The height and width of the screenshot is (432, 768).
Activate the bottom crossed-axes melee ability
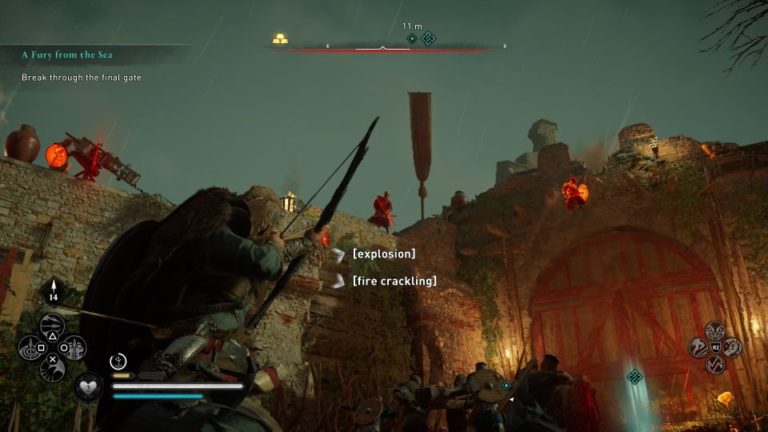pyautogui.click(x=715, y=365)
